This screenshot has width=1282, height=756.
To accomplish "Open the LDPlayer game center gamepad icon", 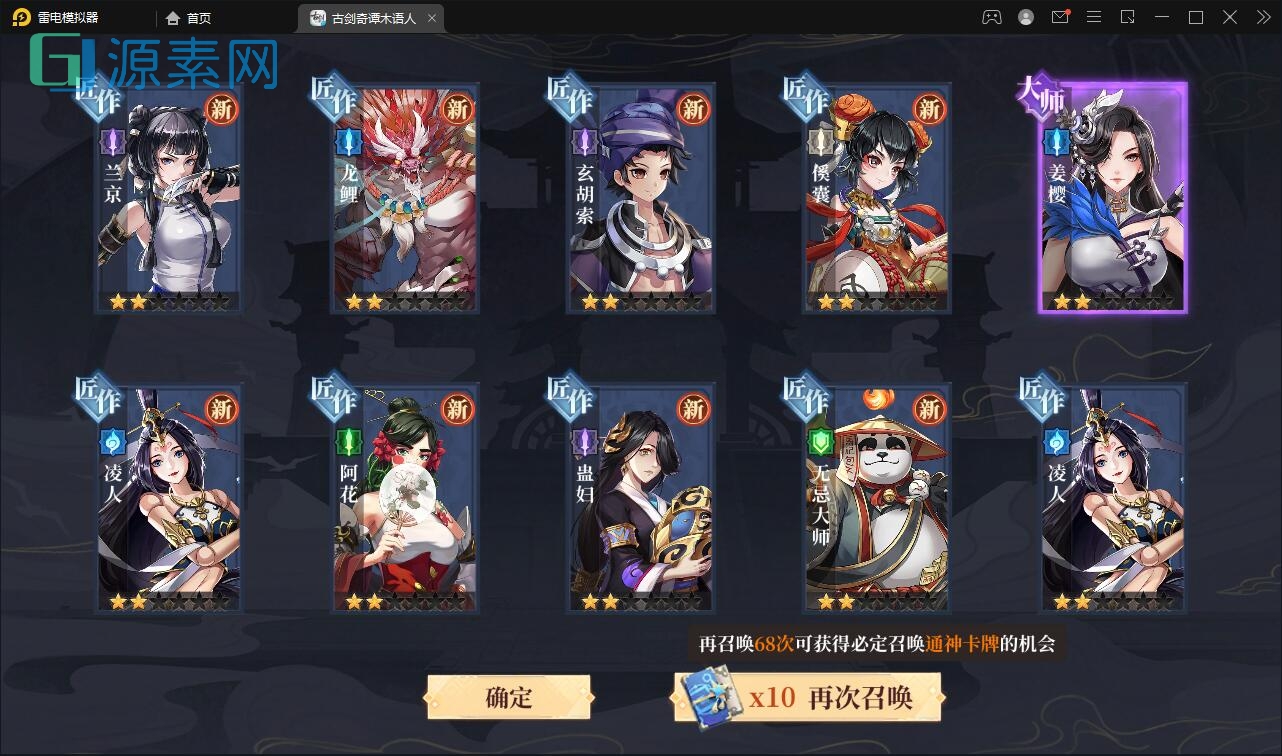I will coord(993,17).
